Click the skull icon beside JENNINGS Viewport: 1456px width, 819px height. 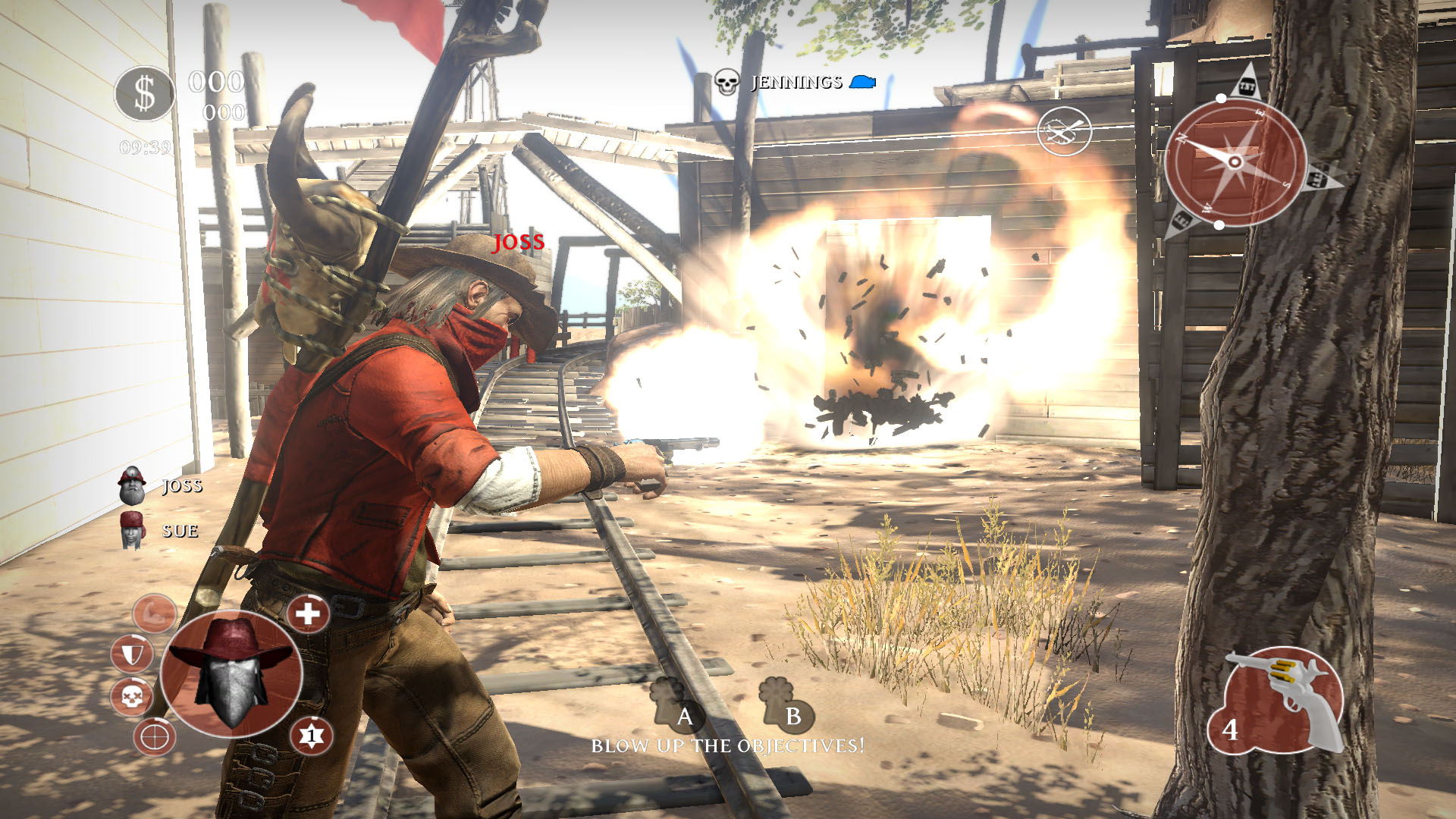pyautogui.click(x=727, y=82)
